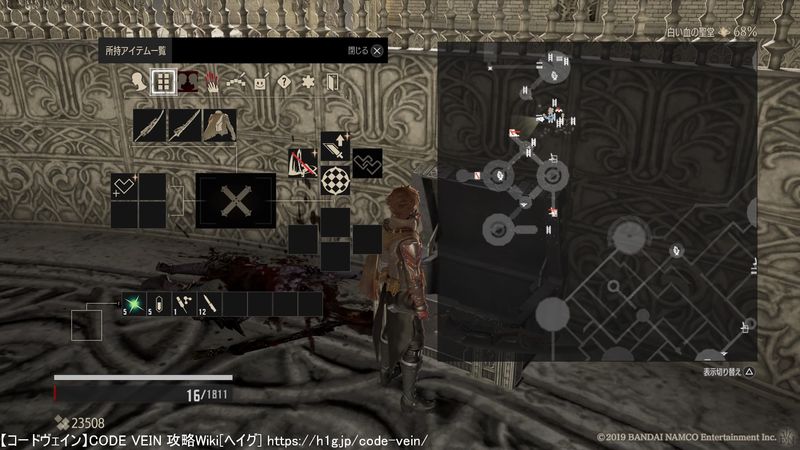Open the gear settings tab

coord(308,82)
